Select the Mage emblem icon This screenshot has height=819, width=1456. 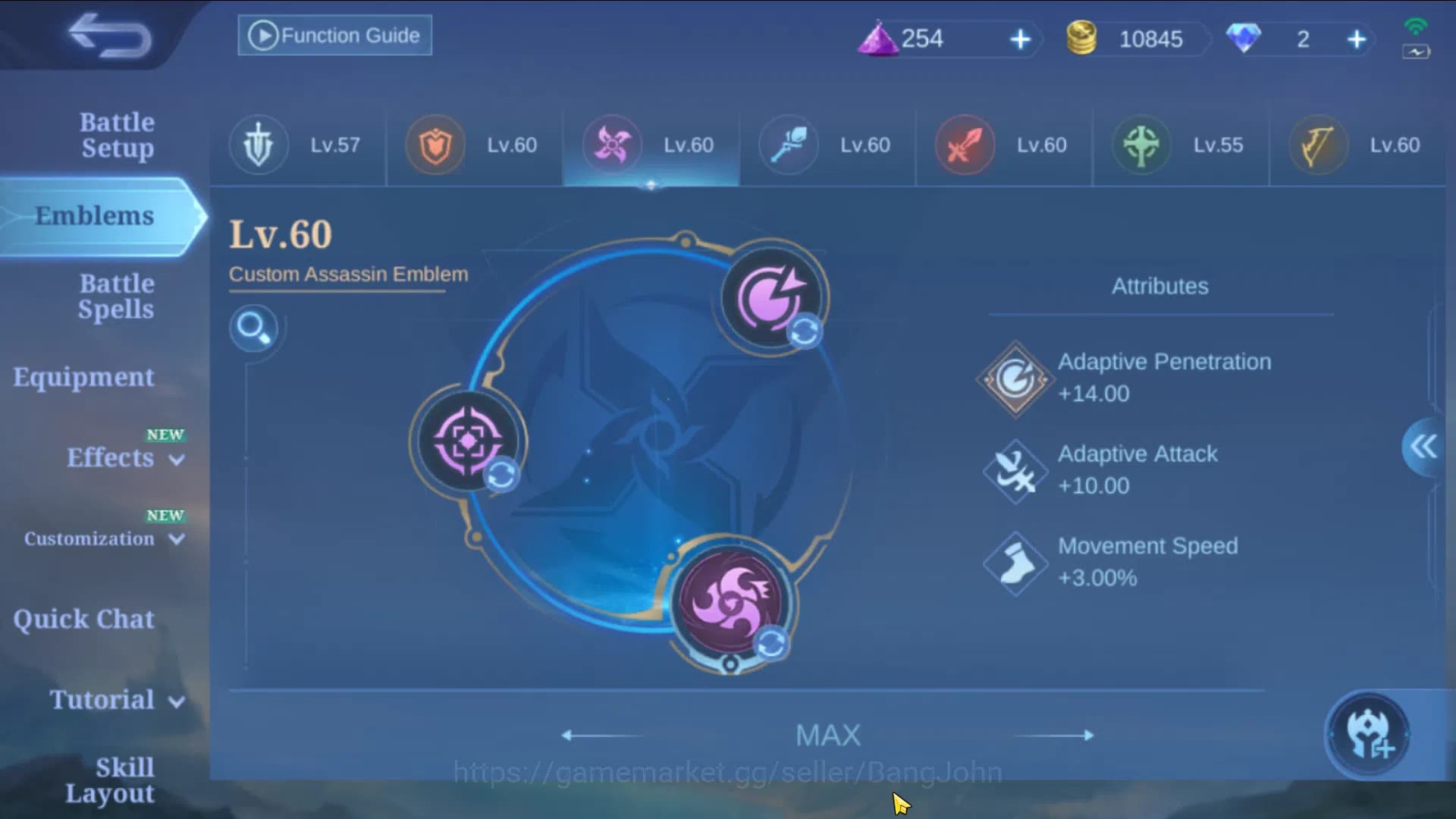[789, 146]
